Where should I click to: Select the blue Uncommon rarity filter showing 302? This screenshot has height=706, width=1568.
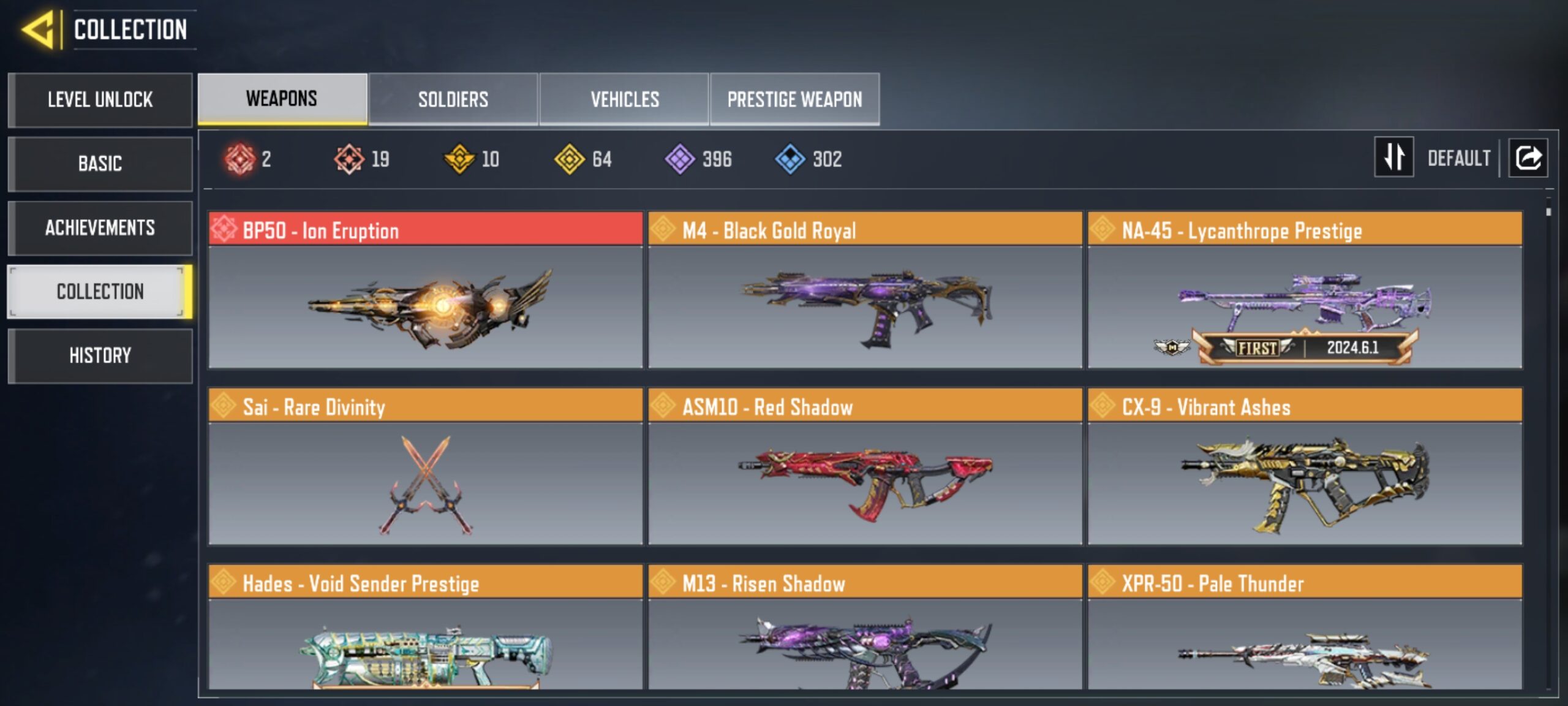pyautogui.click(x=790, y=159)
